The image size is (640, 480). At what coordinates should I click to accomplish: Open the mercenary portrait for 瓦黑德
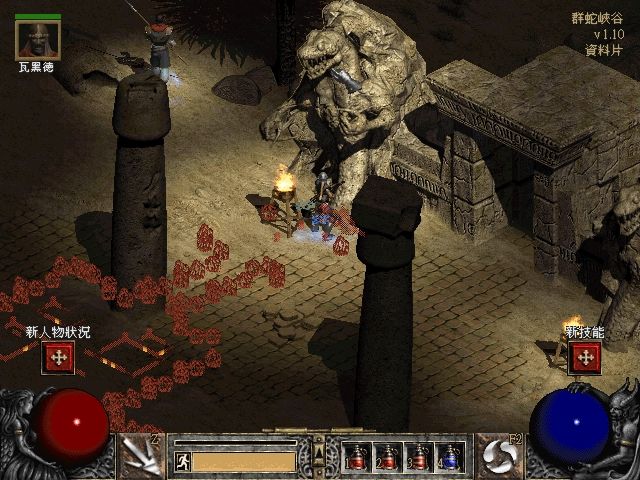coord(38,38)
